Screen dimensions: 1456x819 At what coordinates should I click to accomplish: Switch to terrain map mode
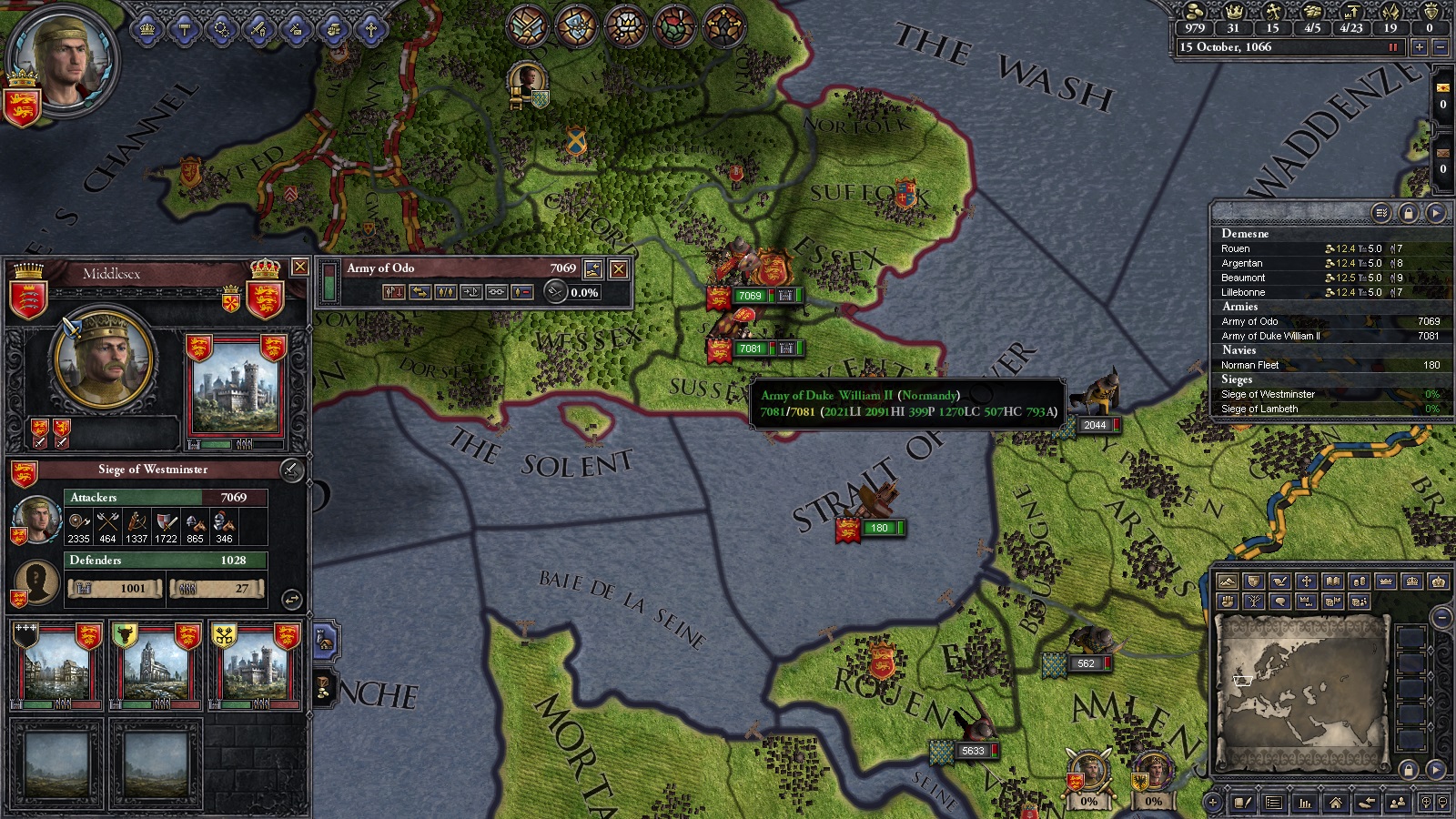(1228, 581)
